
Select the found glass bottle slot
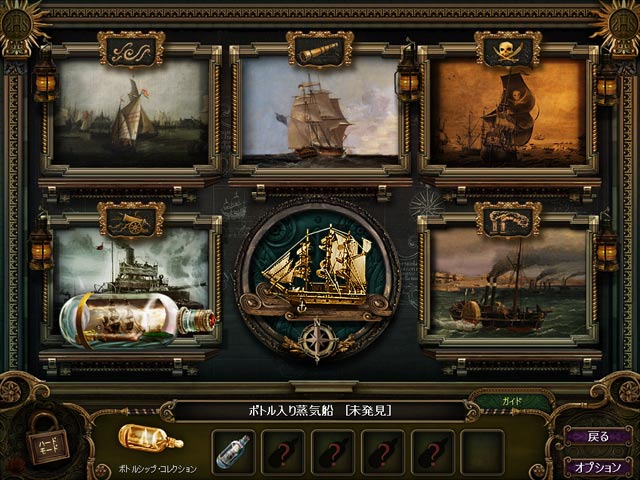point(235,450)
